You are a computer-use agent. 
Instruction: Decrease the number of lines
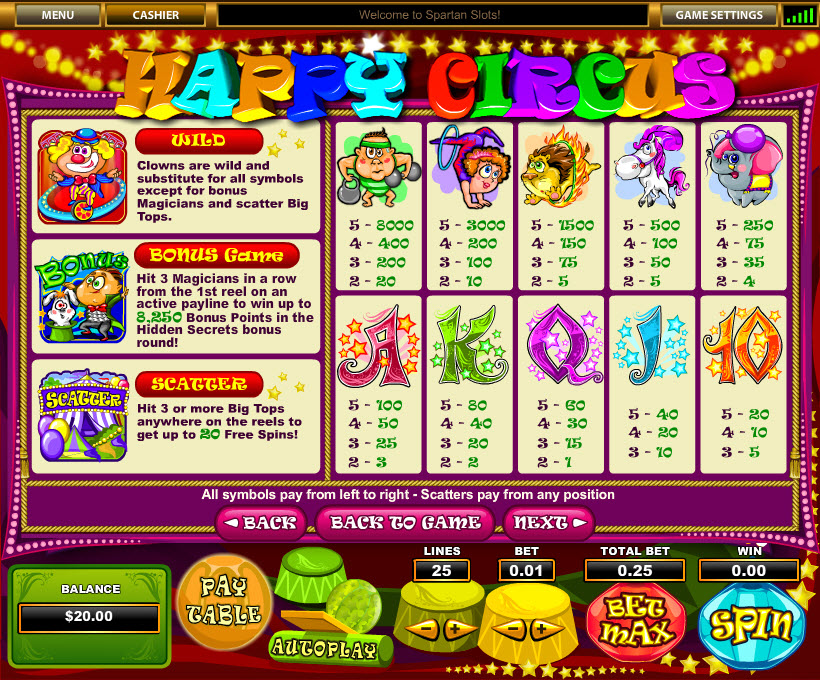pyautogui.click(x=422, y=629)
